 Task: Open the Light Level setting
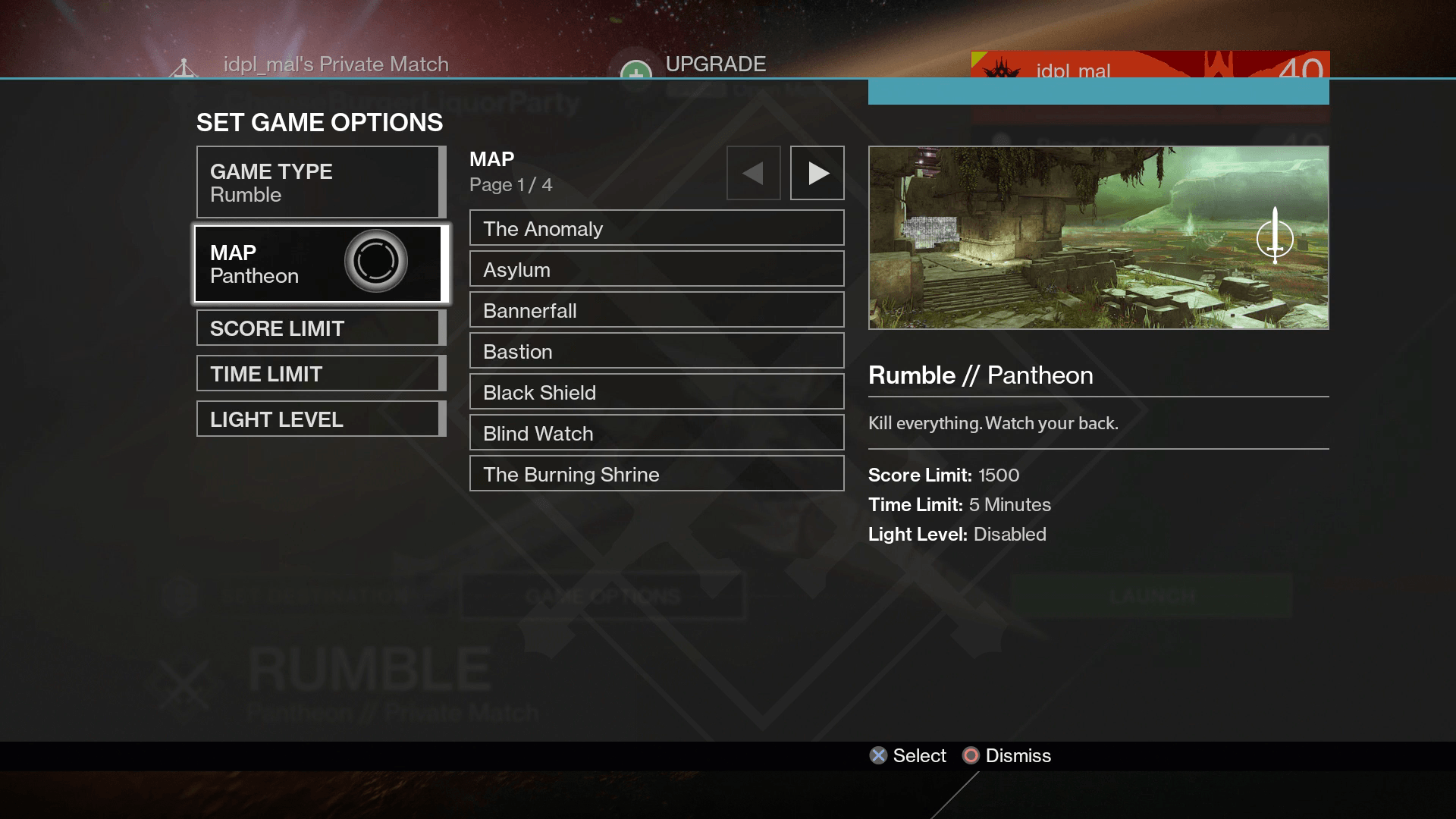coord(318,419)
